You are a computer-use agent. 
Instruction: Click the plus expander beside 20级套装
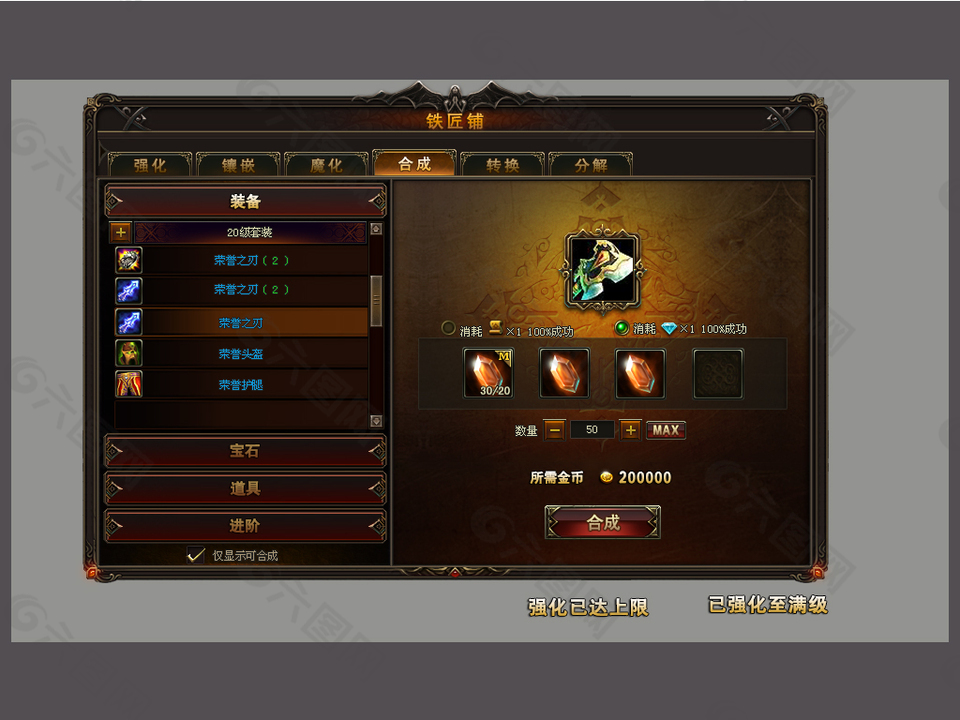121,232
